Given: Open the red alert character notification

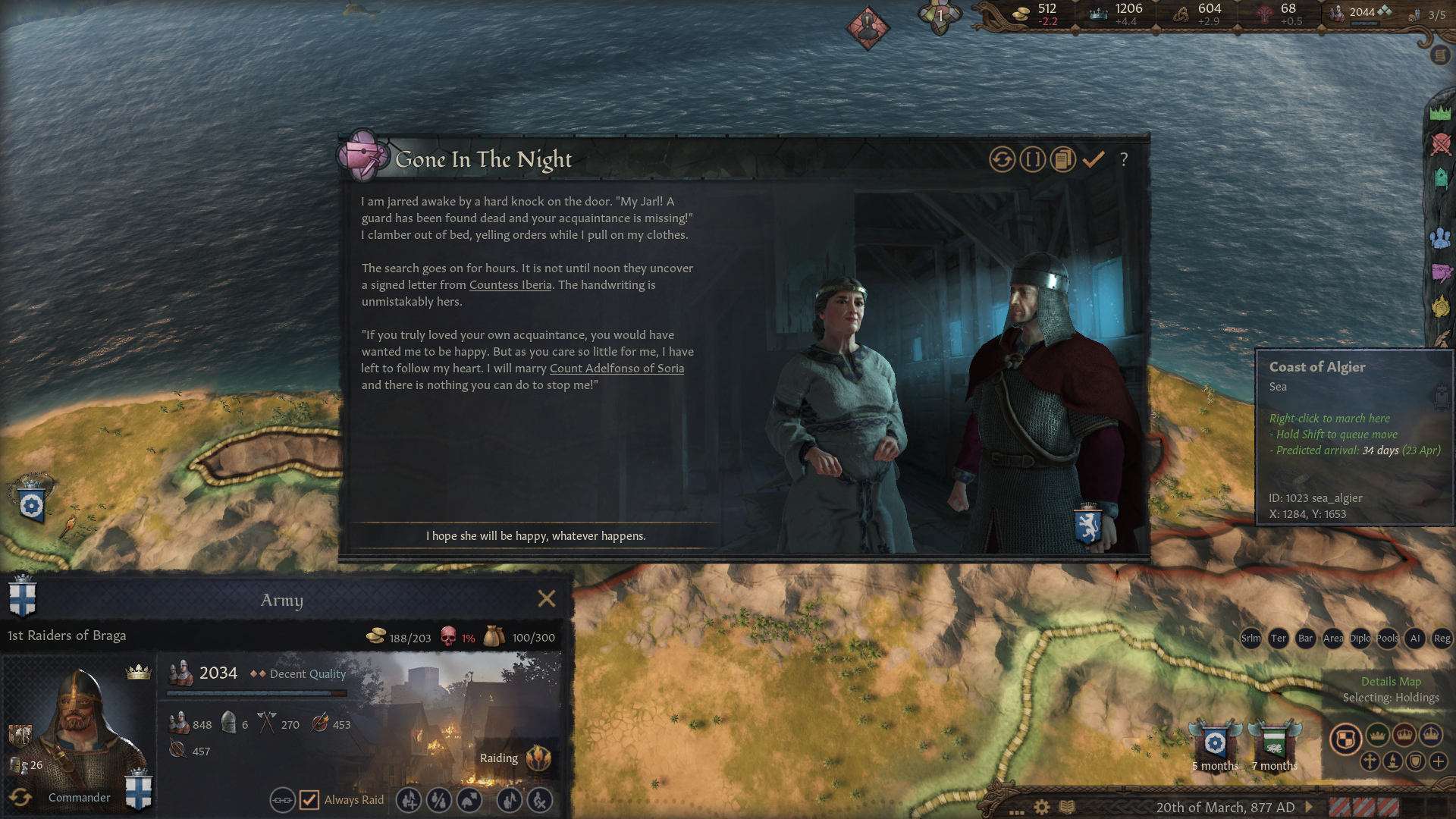Looking at the screenshot, I should pyautogui.click(x=868, y=29).
